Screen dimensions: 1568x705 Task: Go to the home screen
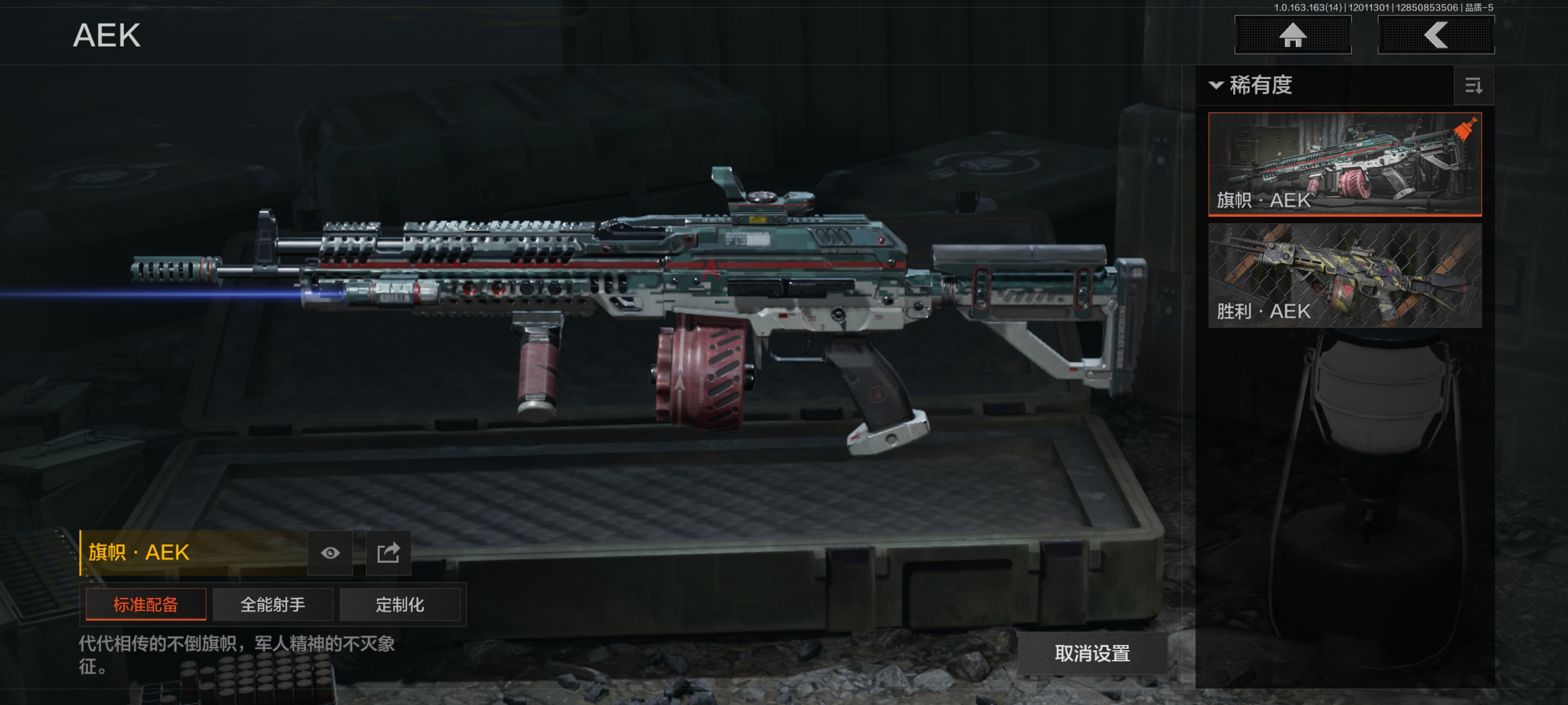pyautogui.click(x=1292, y=35)
